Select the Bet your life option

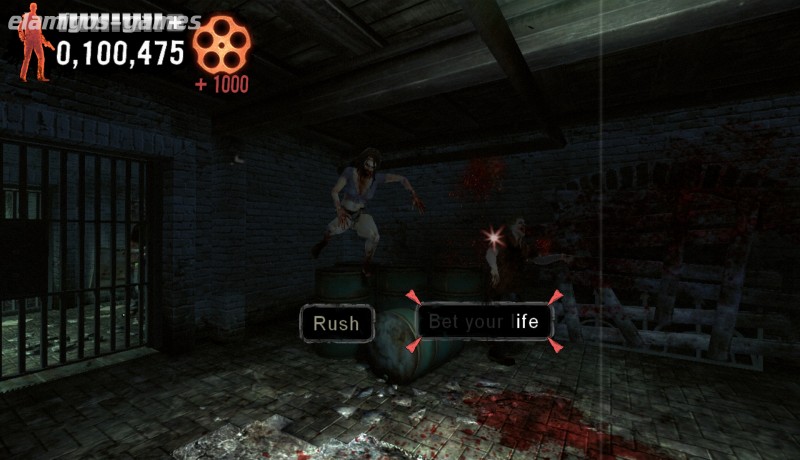pos(484,321)
